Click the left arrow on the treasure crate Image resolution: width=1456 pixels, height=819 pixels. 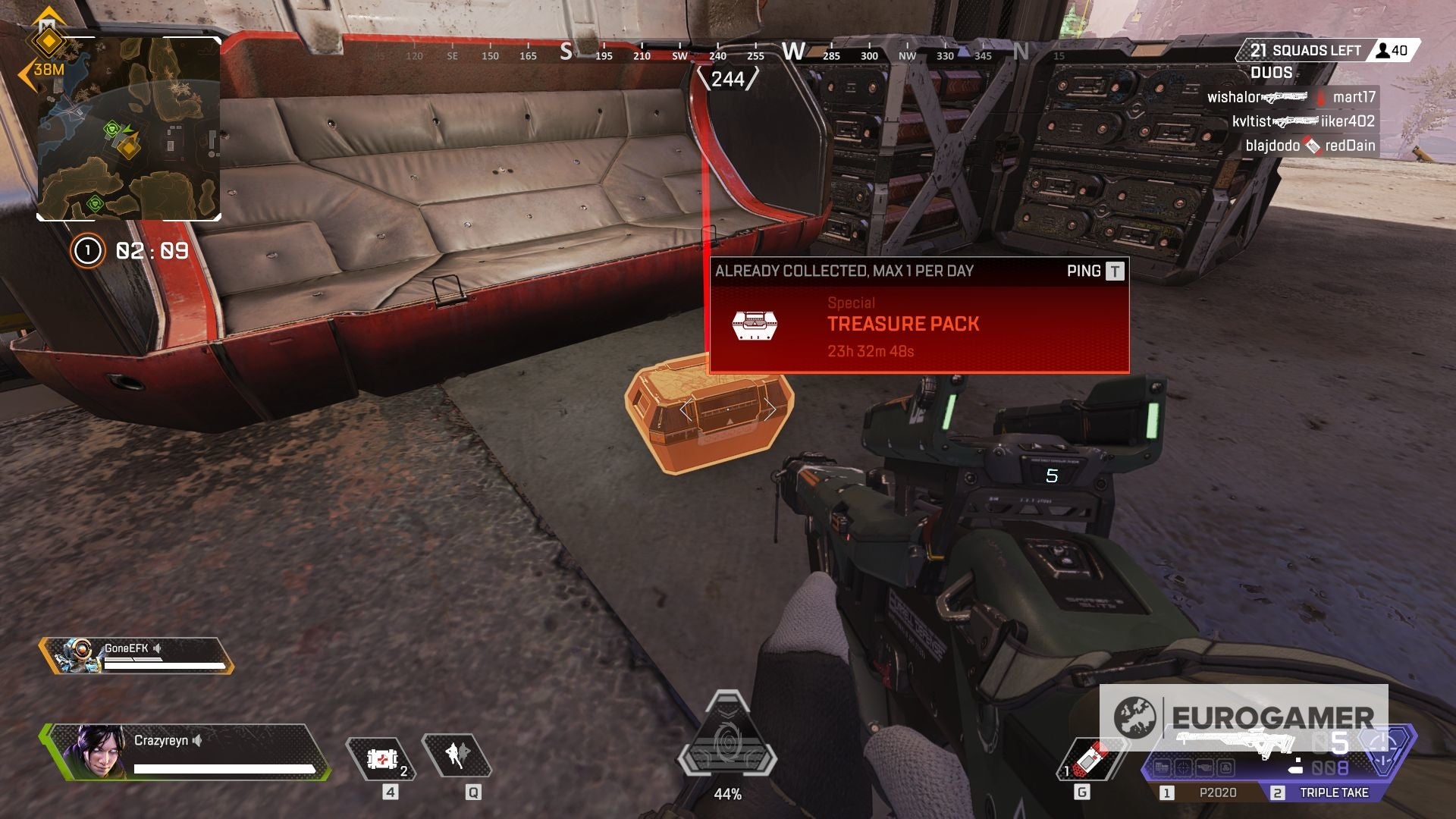686,409
